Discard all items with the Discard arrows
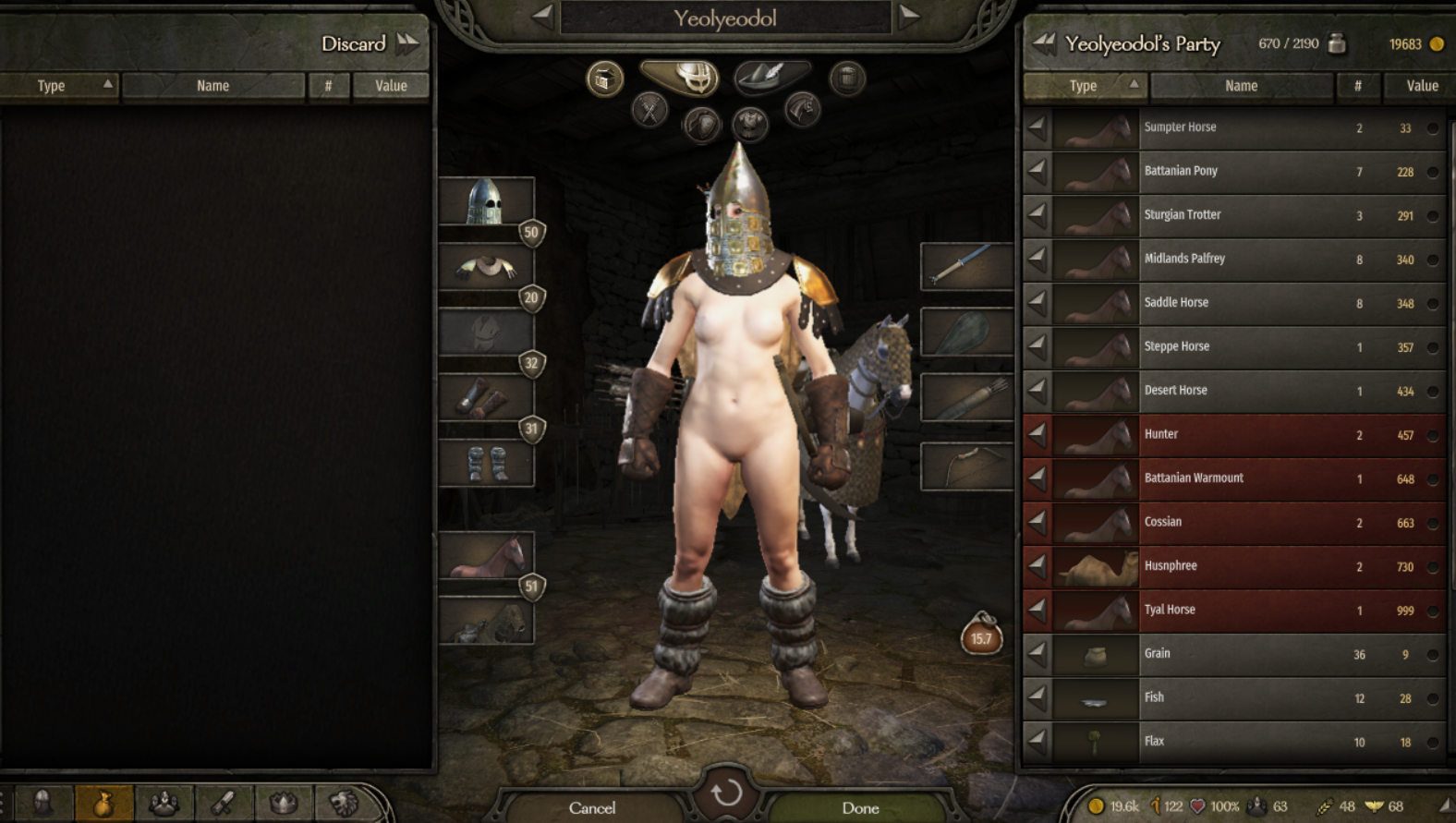1456x823 pixels. [407, 43]
